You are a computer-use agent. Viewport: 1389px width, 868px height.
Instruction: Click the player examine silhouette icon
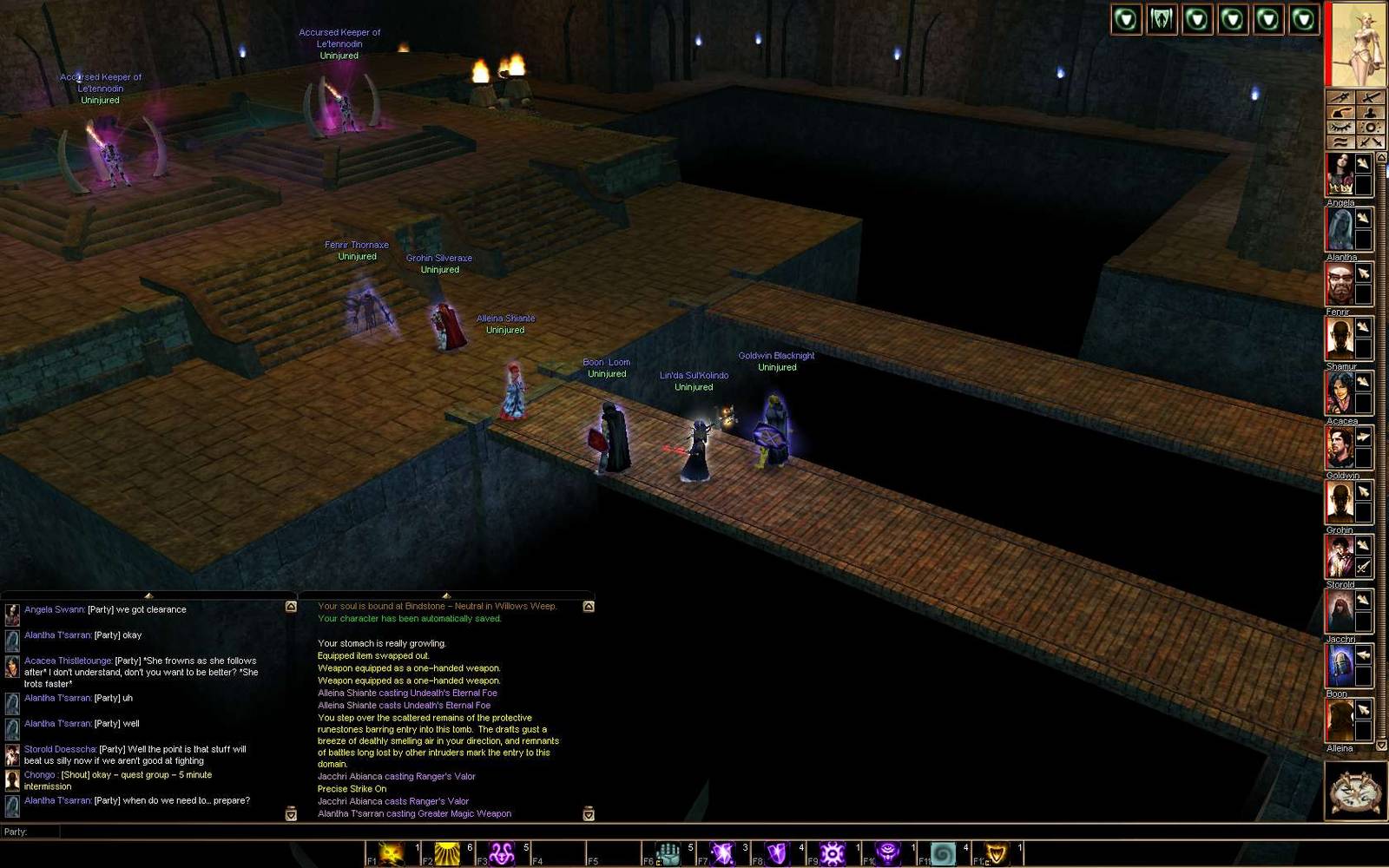(1372, 112)
